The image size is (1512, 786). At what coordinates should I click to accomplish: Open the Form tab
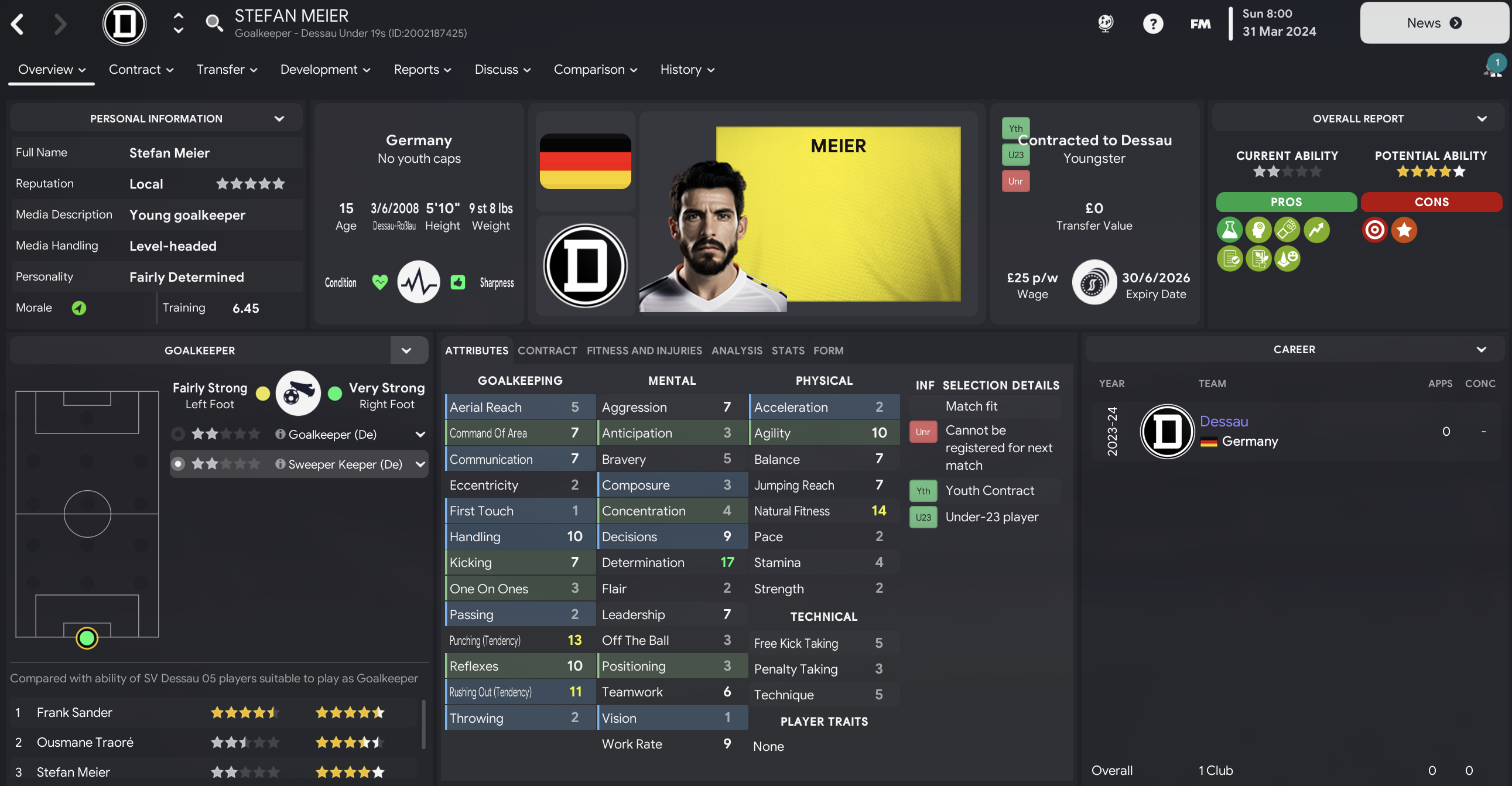click(828, 350)
